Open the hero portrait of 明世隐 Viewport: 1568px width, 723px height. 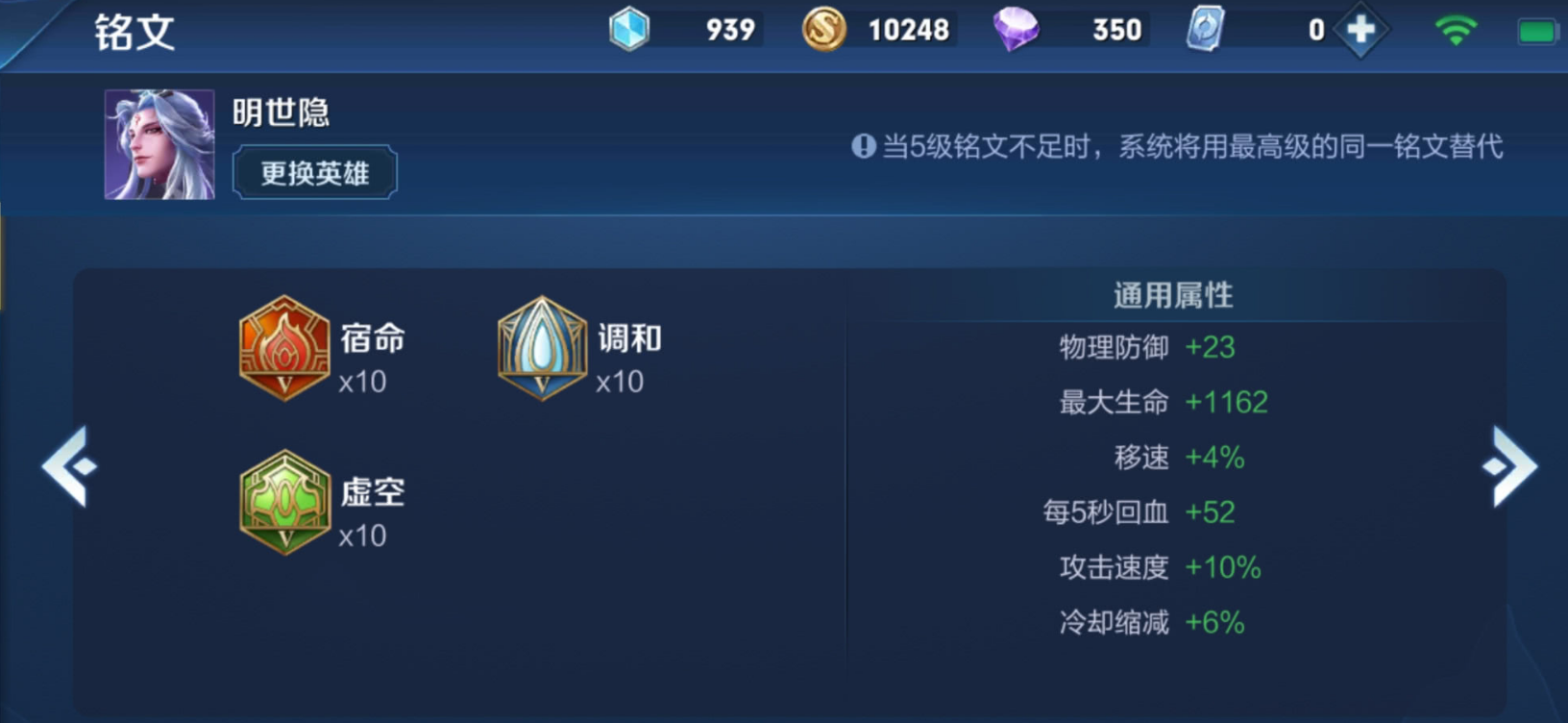tap(159, 142)
